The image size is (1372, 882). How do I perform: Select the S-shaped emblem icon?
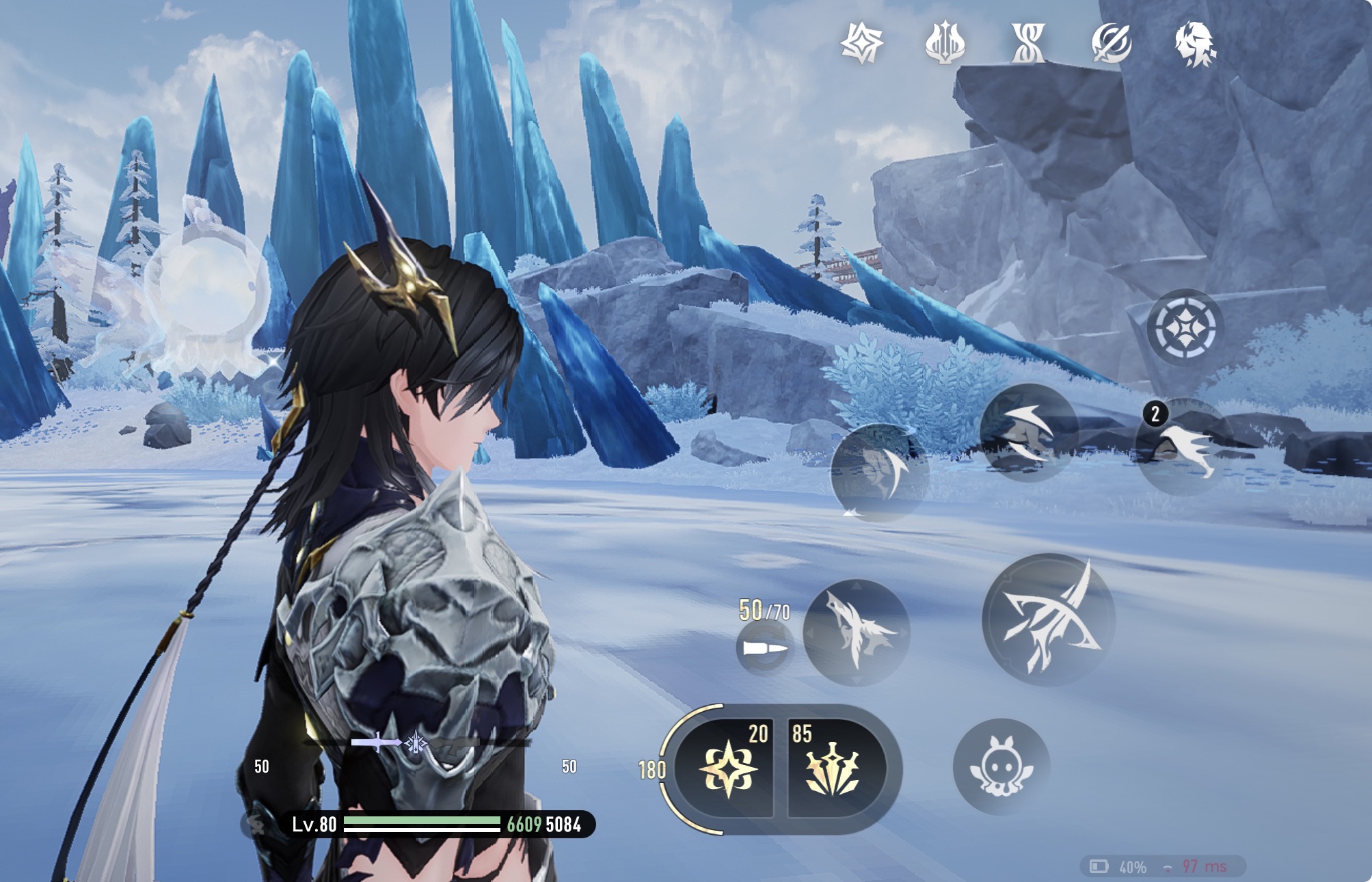tap(1028, 44)
